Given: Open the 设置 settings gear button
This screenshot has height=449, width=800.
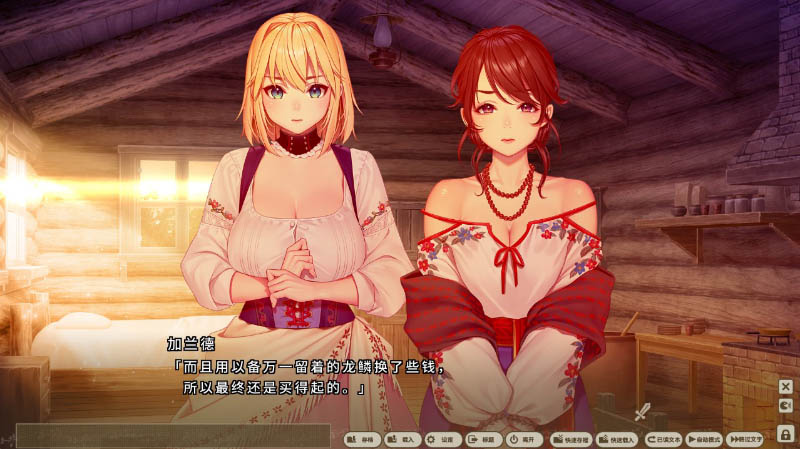Looking at the screenshot, I should click(x=441, y=439).
